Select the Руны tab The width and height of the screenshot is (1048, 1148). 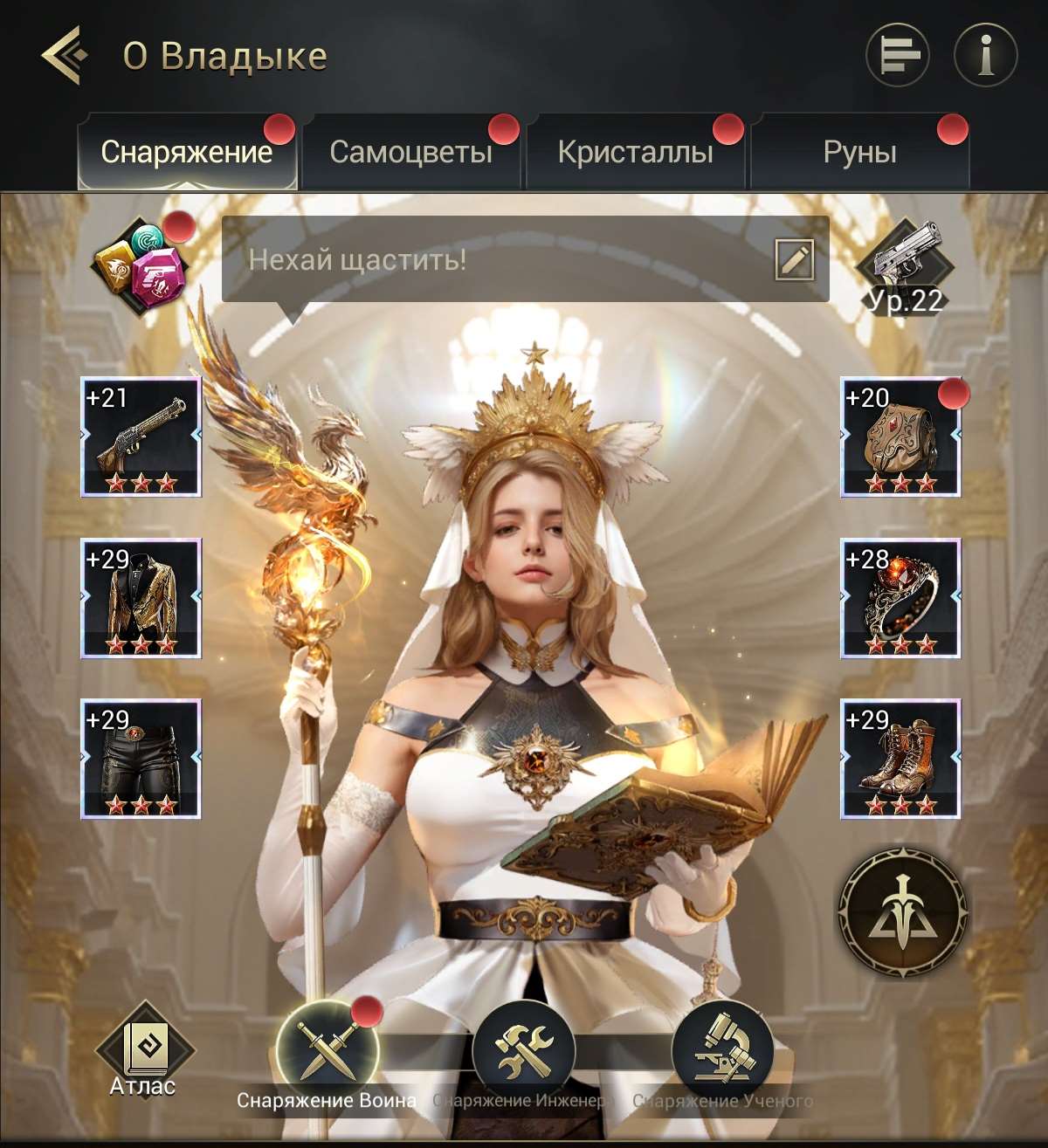pyautogui.click(x=859, y=152)
